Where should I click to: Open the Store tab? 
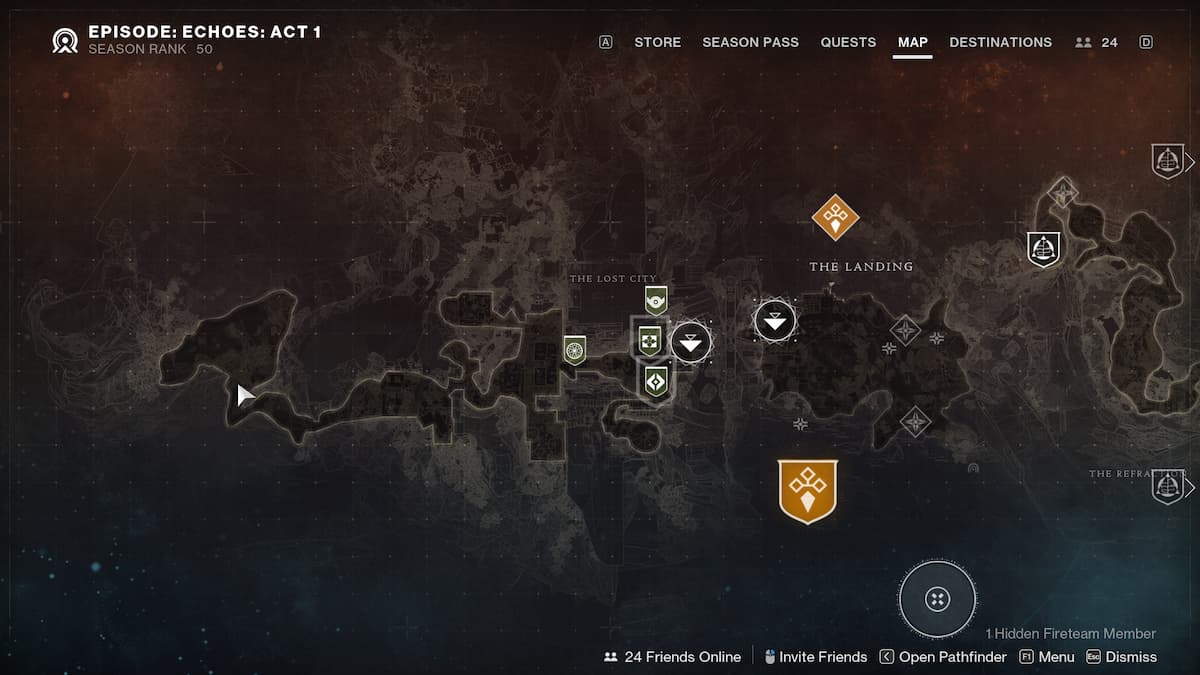[x=657, y=42]
